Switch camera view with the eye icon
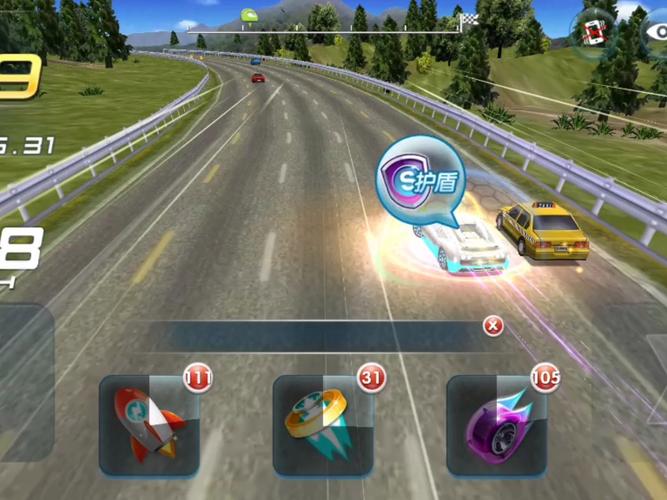The image size is (667, 500). 656,32
